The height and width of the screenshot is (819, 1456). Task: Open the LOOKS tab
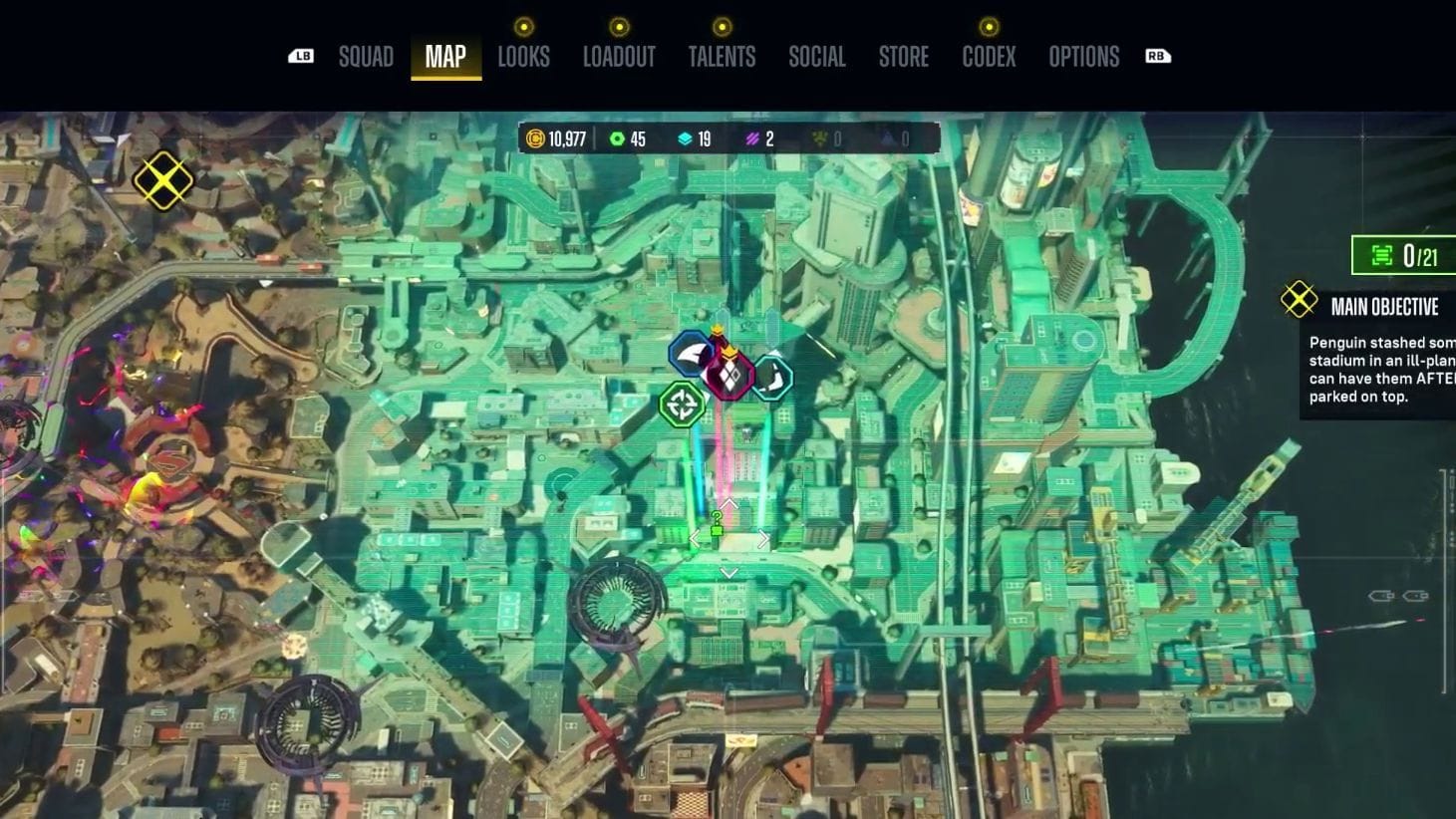coord(525,57)
